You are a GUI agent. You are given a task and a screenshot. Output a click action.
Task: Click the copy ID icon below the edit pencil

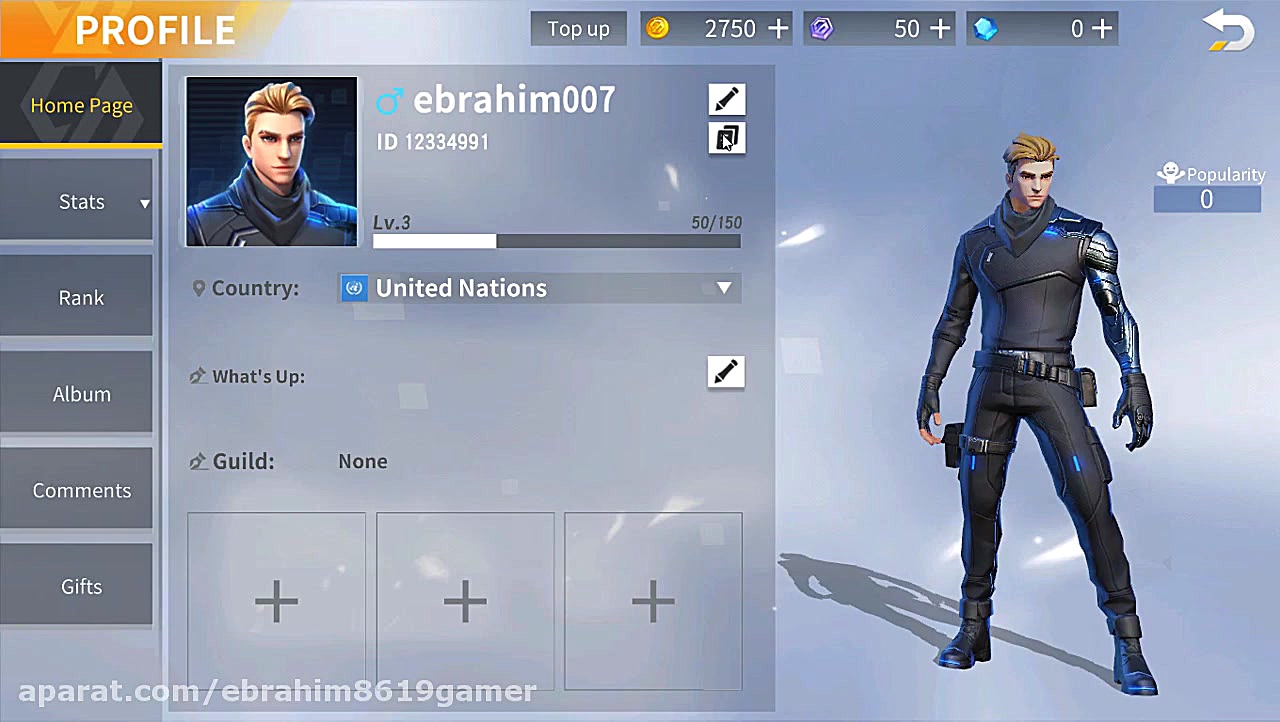click(x=727, y=138)
